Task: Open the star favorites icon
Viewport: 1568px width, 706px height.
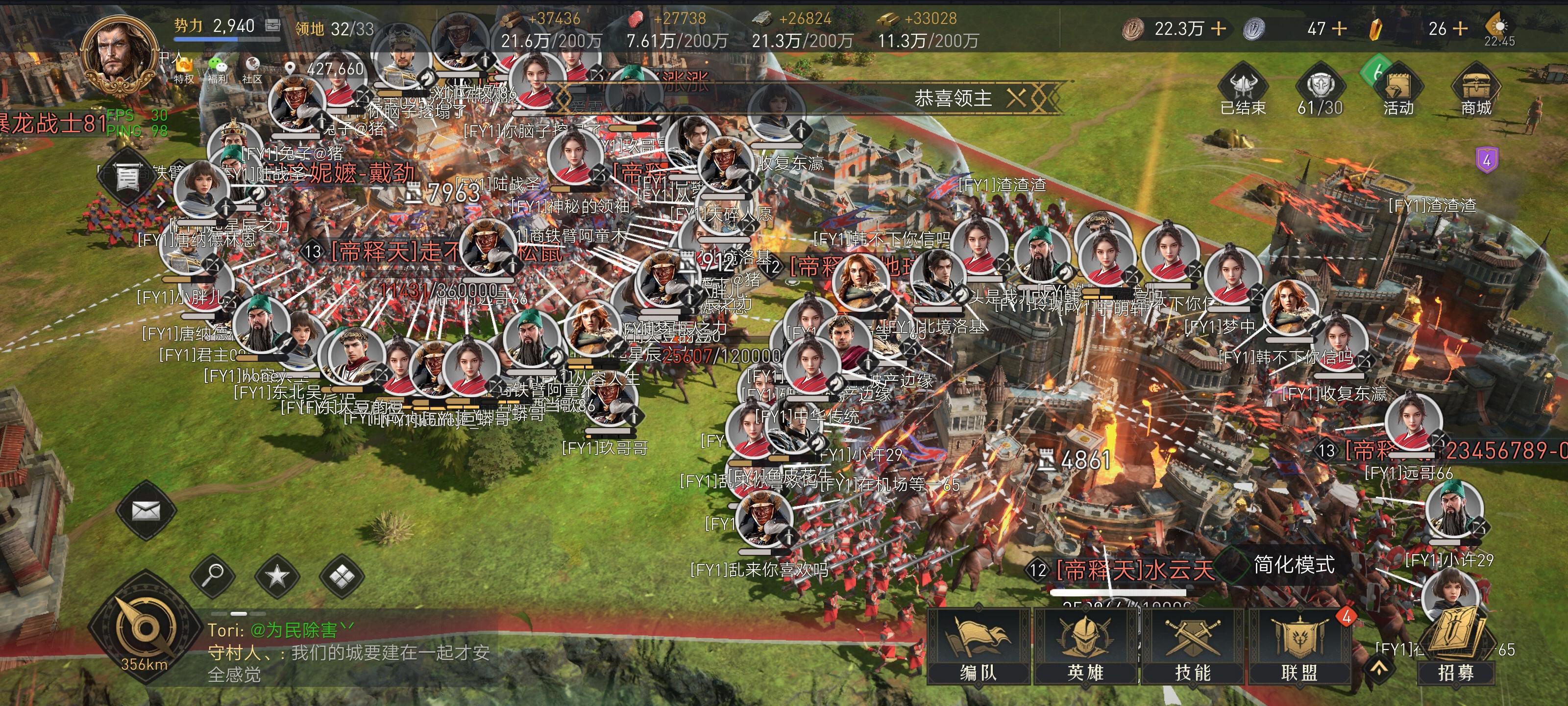Action: click(277, 575)
